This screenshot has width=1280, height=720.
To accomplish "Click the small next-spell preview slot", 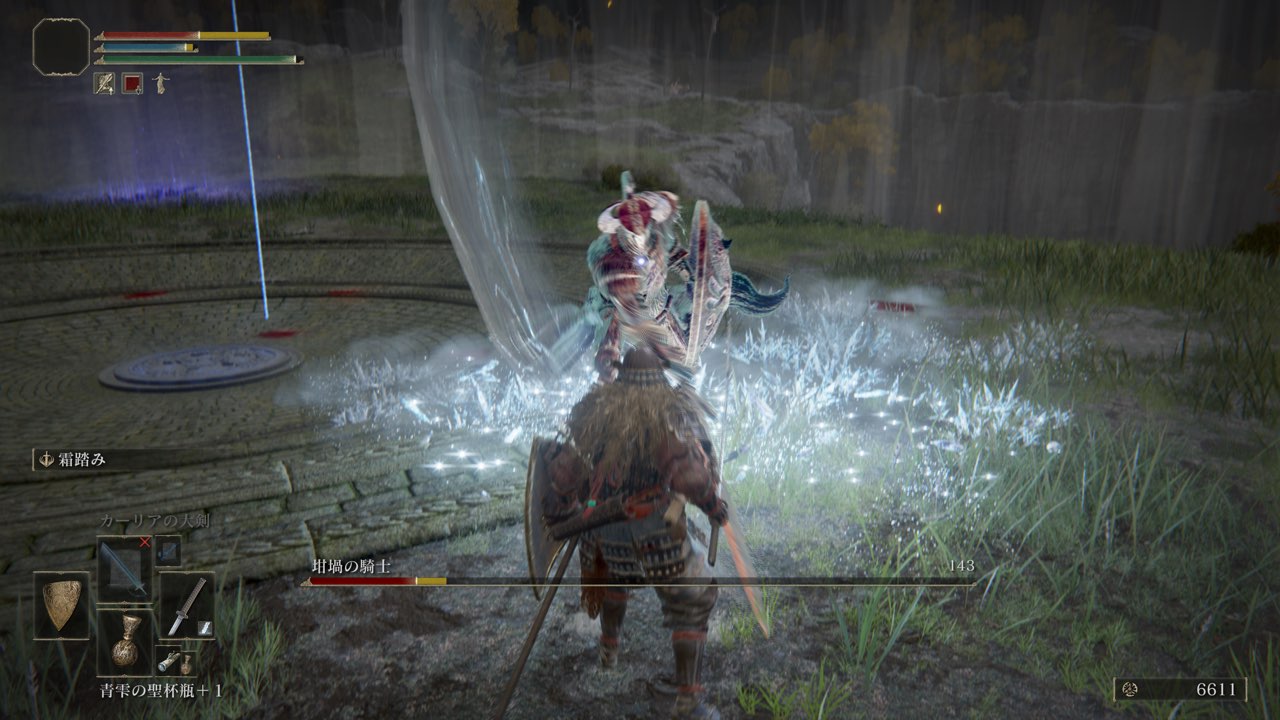I will 168,550.
